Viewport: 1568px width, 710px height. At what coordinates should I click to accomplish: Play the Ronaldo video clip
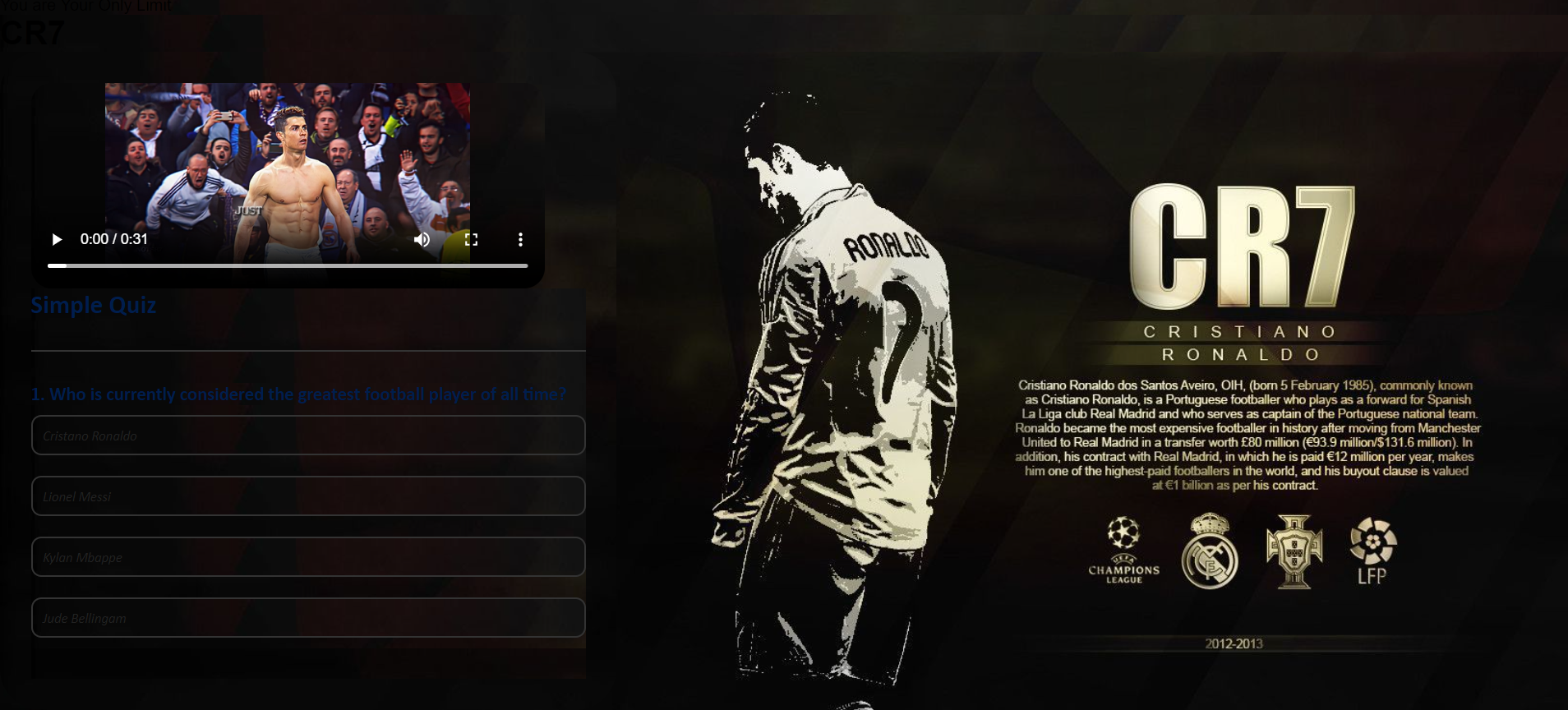(57, 239)
